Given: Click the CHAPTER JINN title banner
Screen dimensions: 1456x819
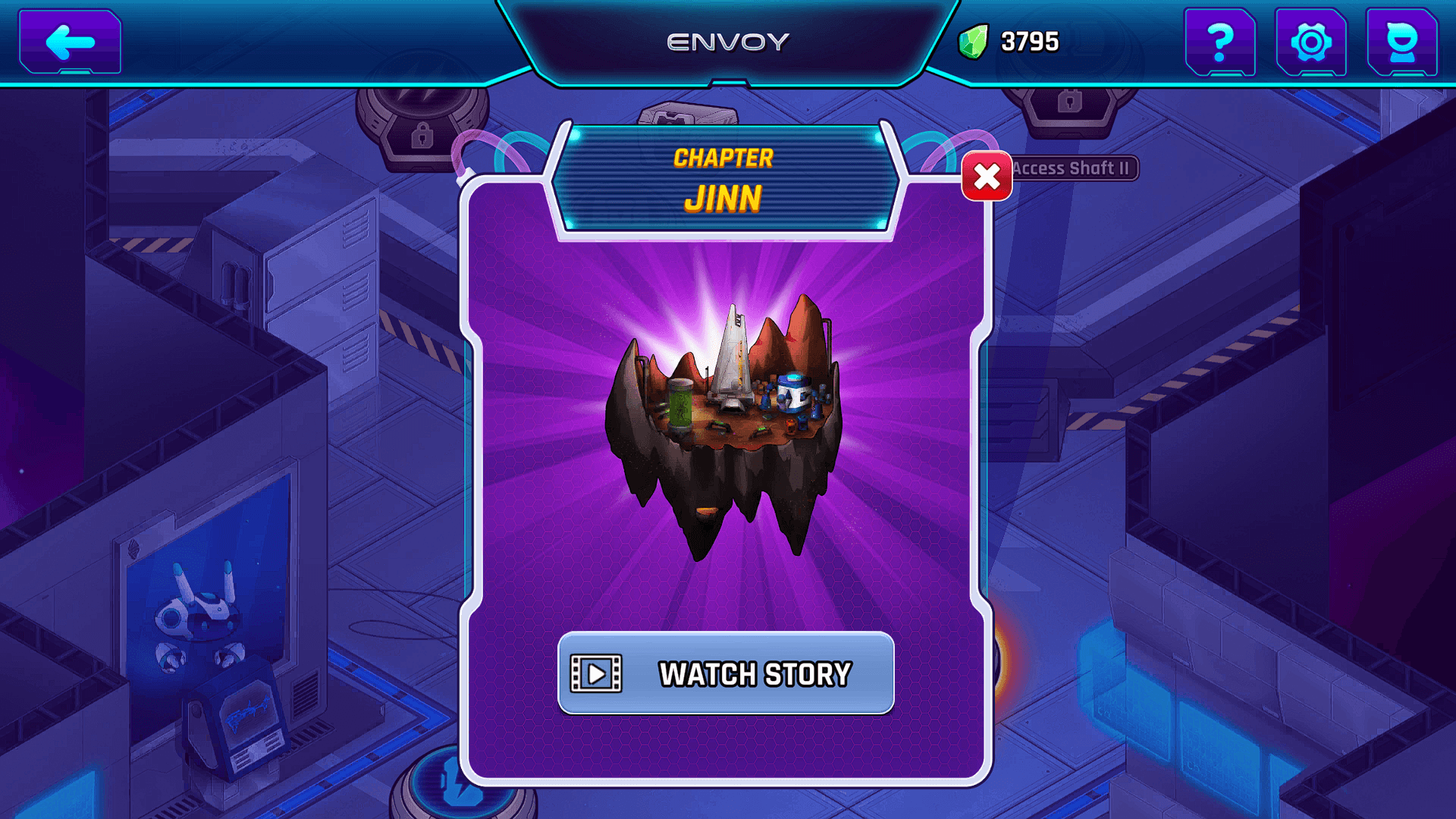Looking at the screenshot, I should coord(726,178).
